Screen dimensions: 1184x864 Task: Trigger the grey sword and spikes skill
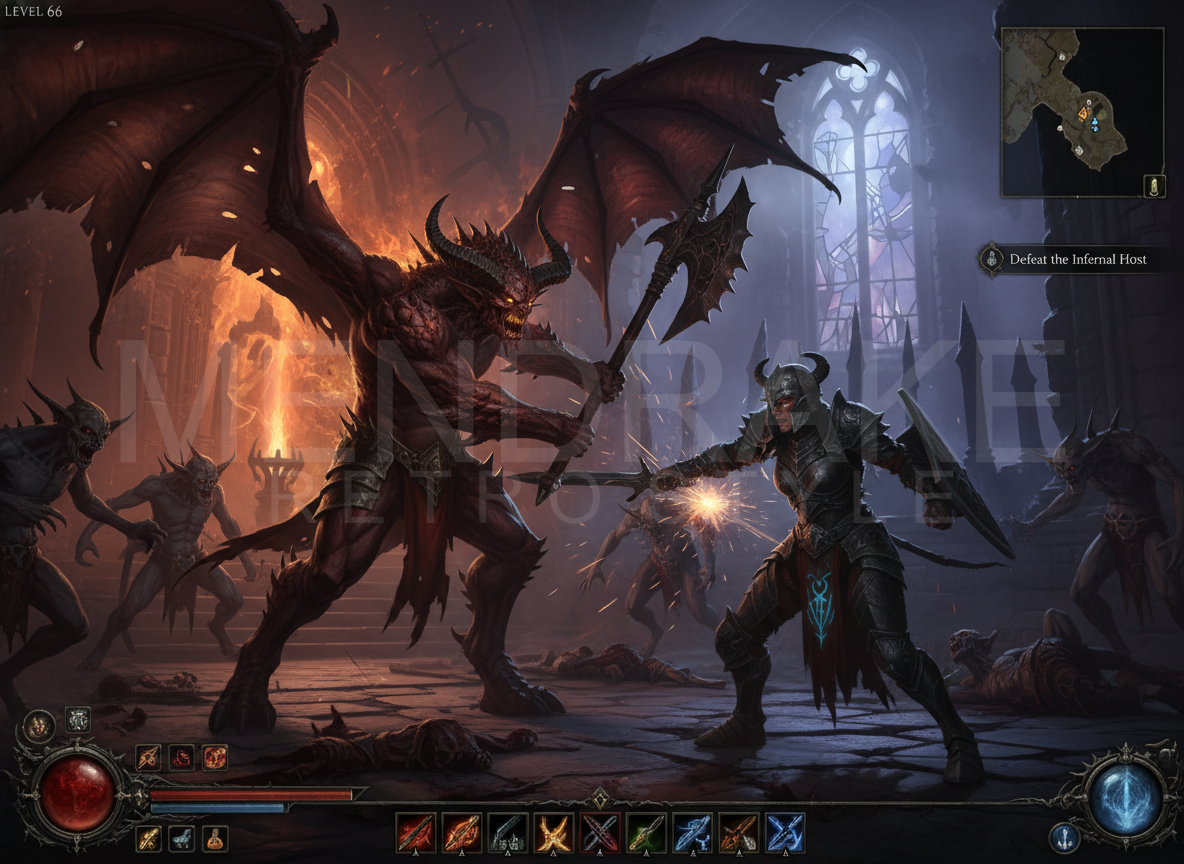508,832
